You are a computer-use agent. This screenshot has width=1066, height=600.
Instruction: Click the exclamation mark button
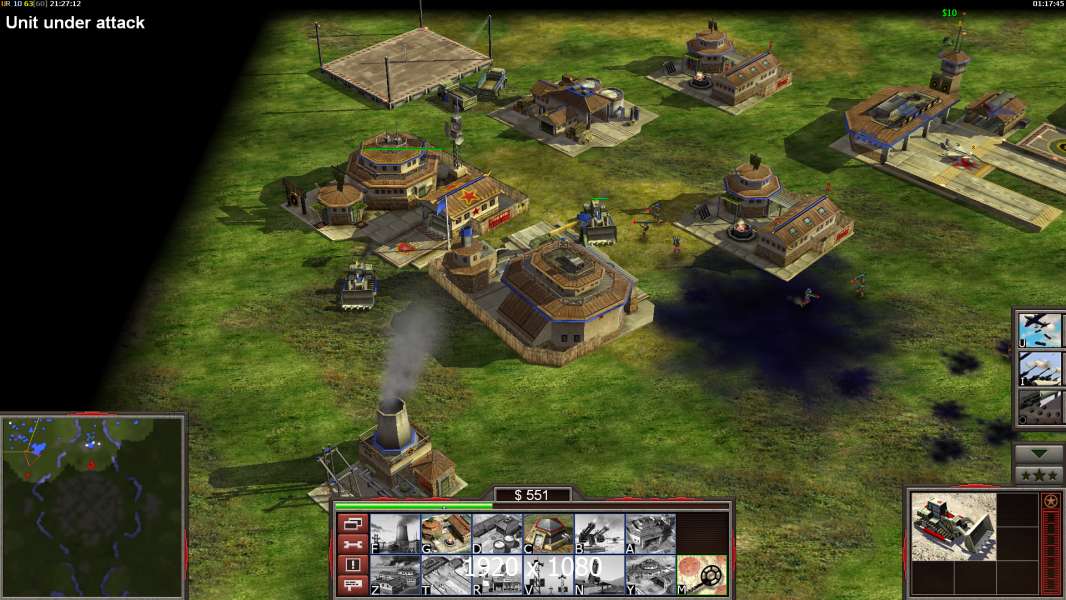(351, 565)
